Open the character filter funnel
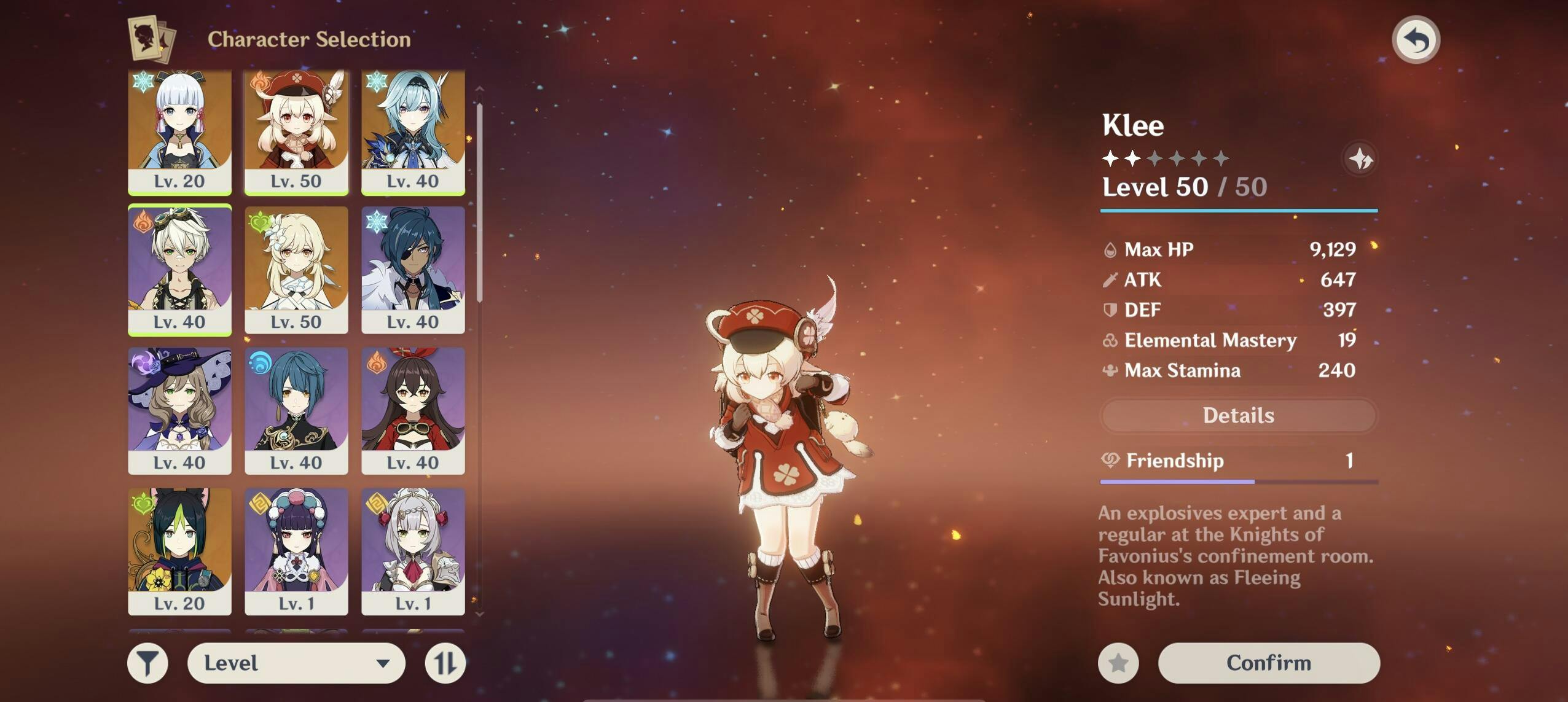 click(x=148, y=663)
